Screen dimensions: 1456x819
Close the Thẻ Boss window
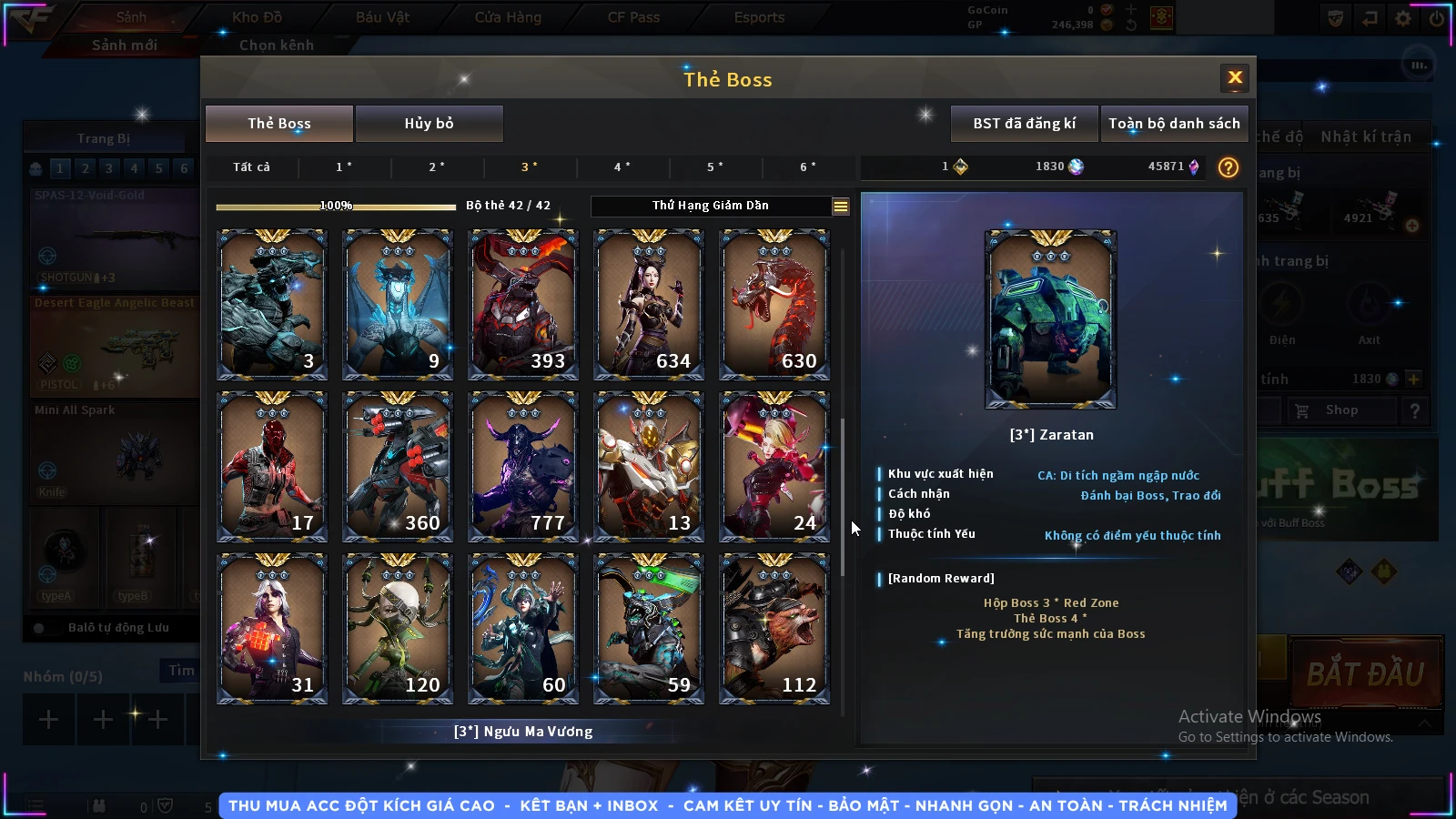tap(1235, 78)
